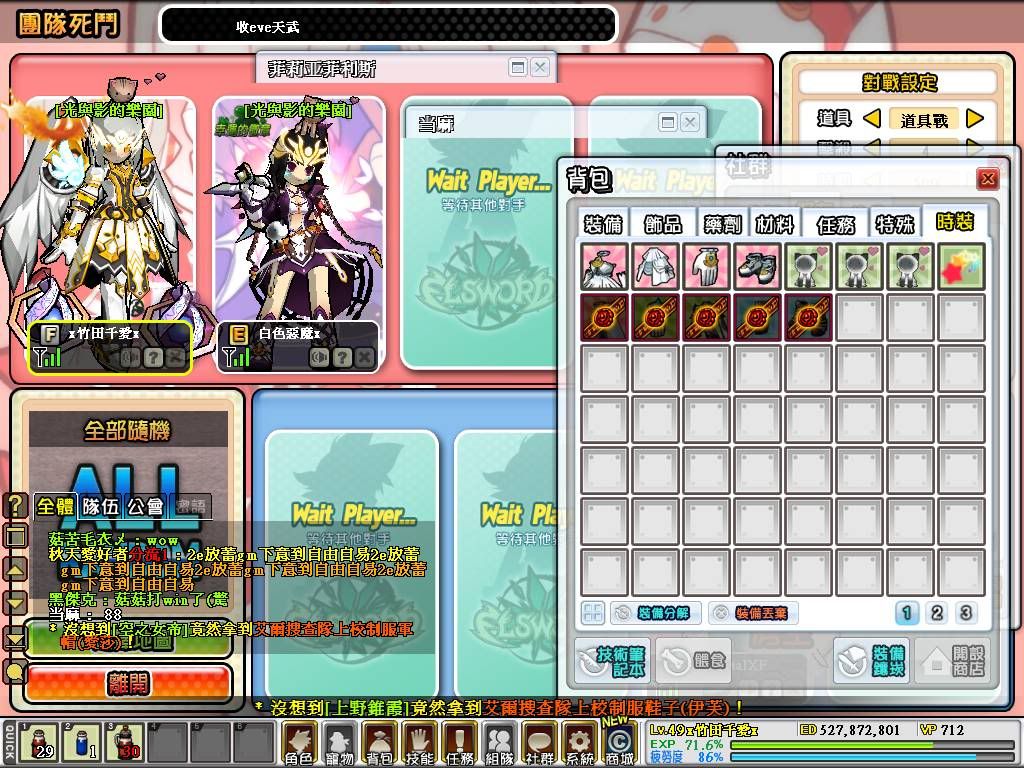
Task: Open the 系統 system menu icon
Action: click(x=579, y=743)
